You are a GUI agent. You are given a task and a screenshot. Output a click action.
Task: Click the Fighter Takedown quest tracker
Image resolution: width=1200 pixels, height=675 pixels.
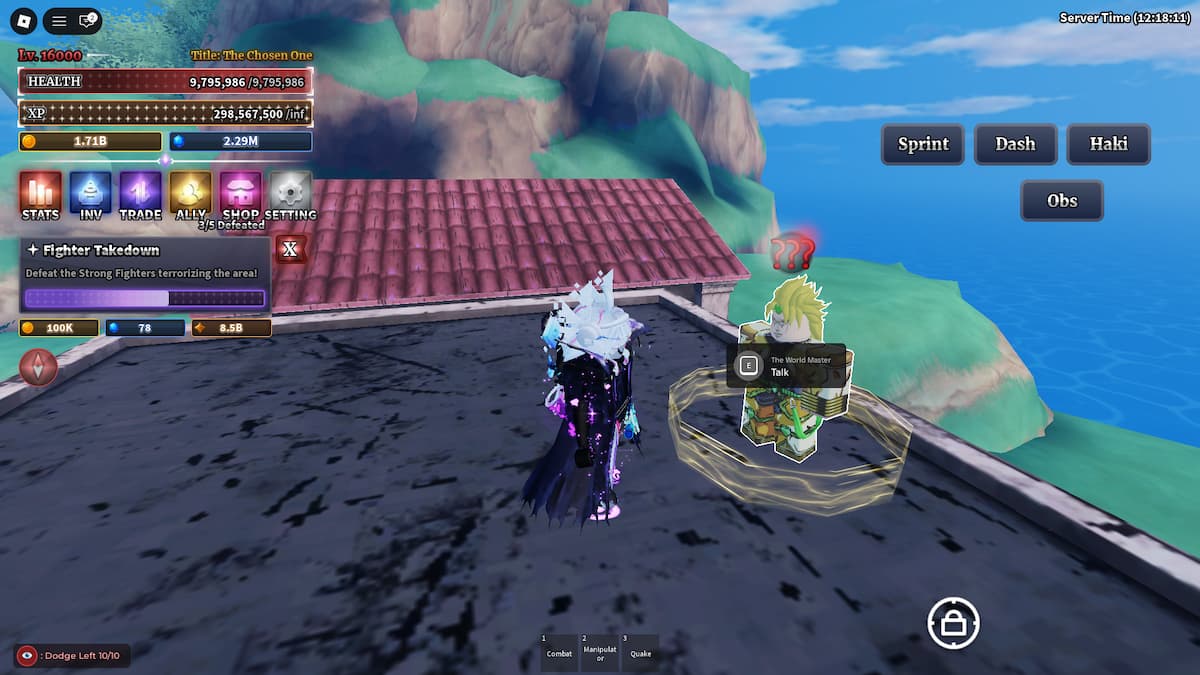point(145,275)
